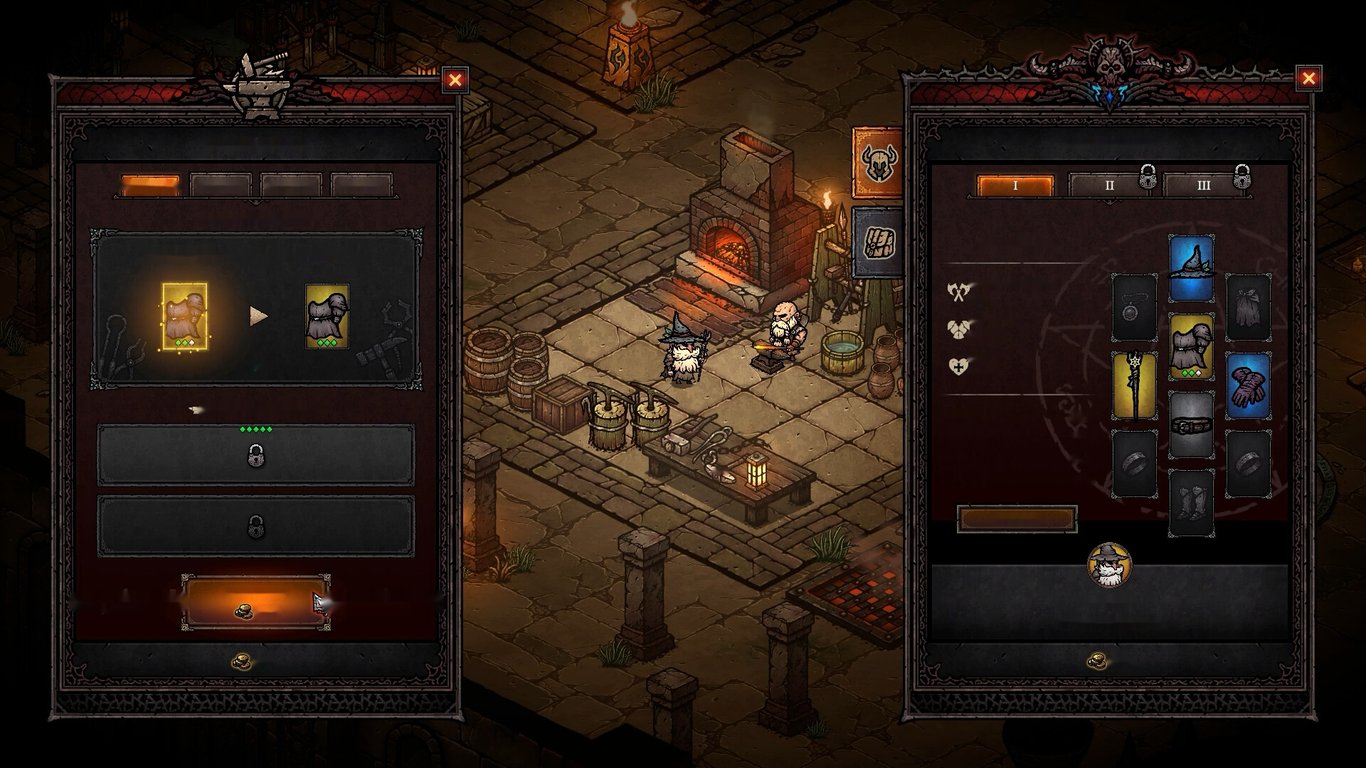The width and height of the screenshot is (1366, 768).
Task: Select the highlighted orange blacksmith tab
Action: (150, 185)
